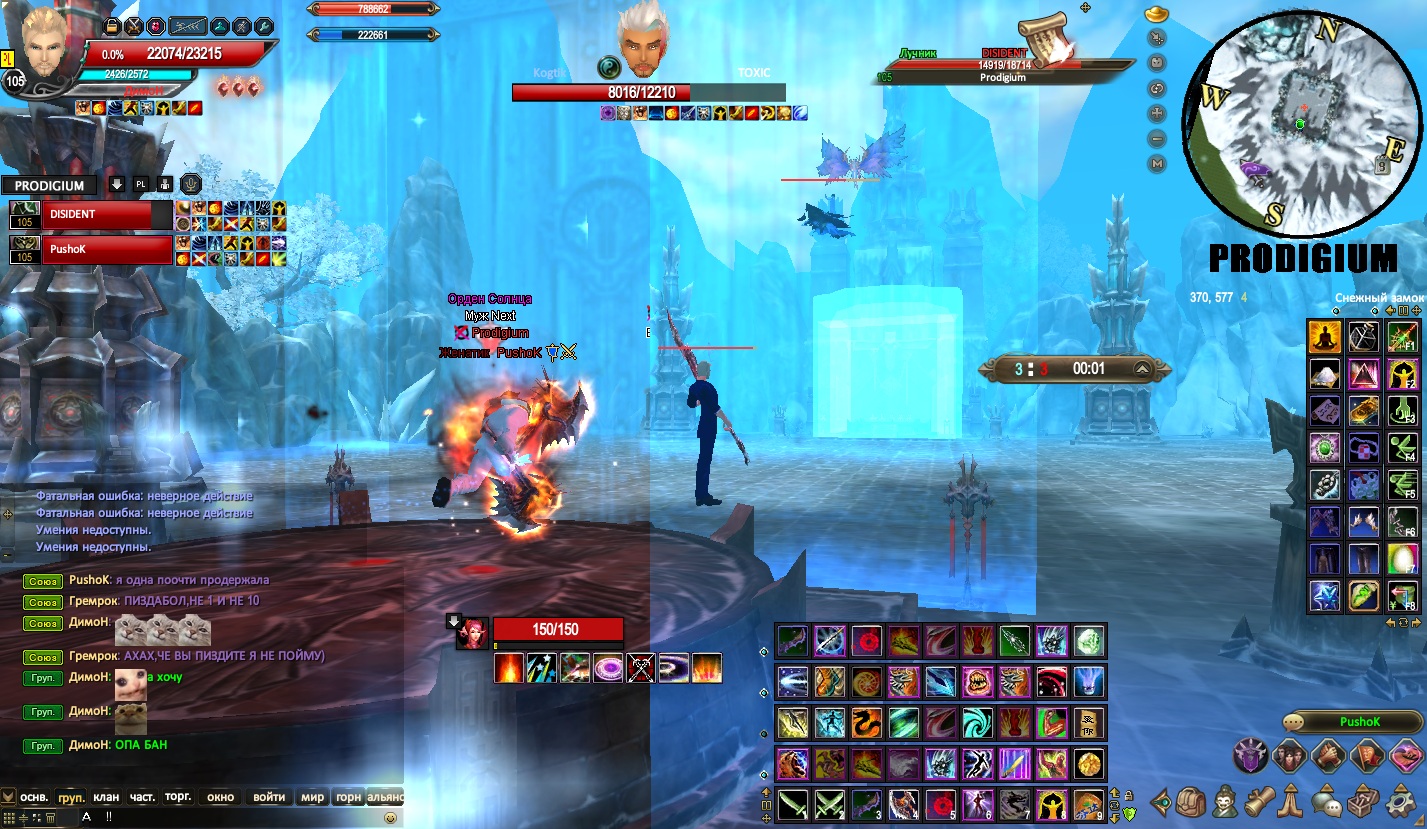Open the quest scroll log
This screenshot has height=829, width=1427.
point(1259,802)
